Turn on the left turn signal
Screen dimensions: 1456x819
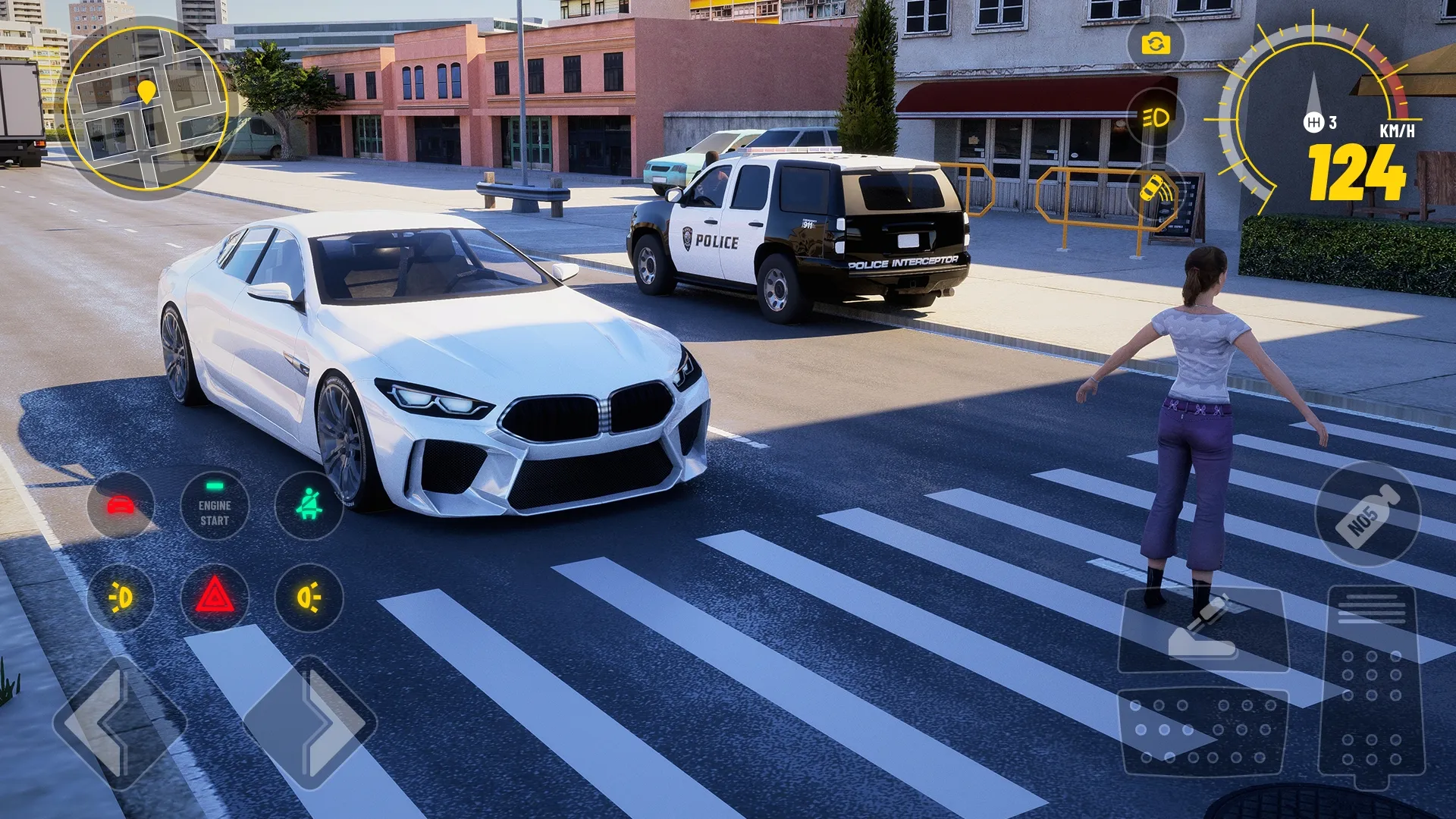tap(121, 598)
